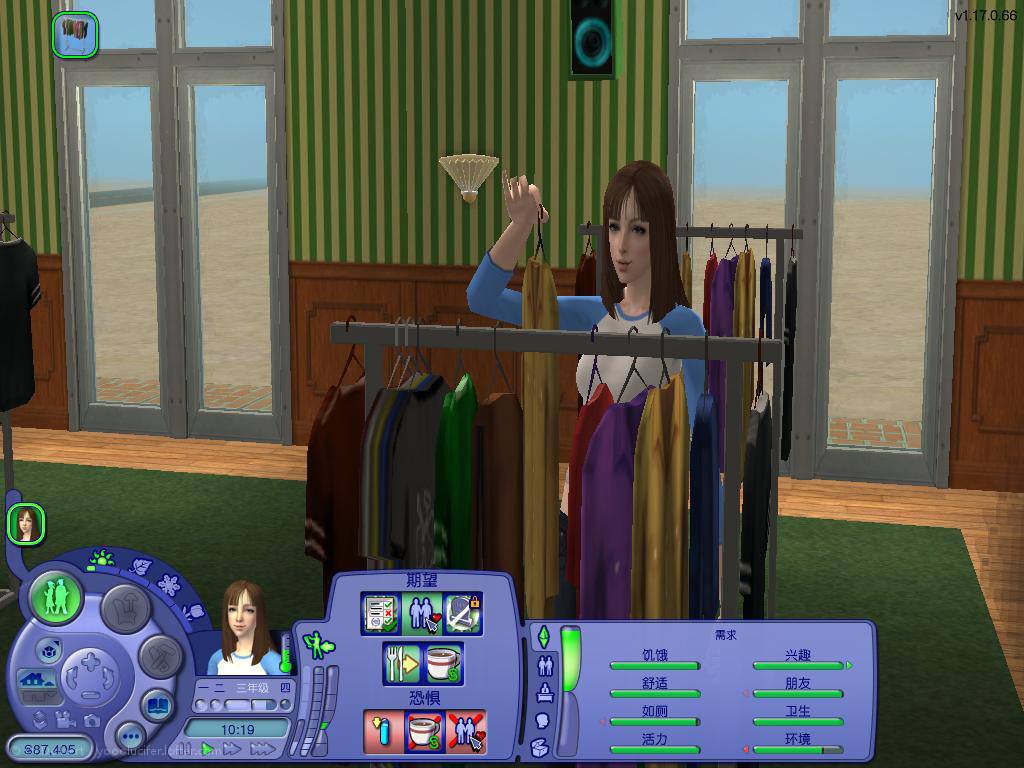The height and width of the screenshot is (768, 1024).
Task: Open the locked want slot
Action: click(462, 614)
